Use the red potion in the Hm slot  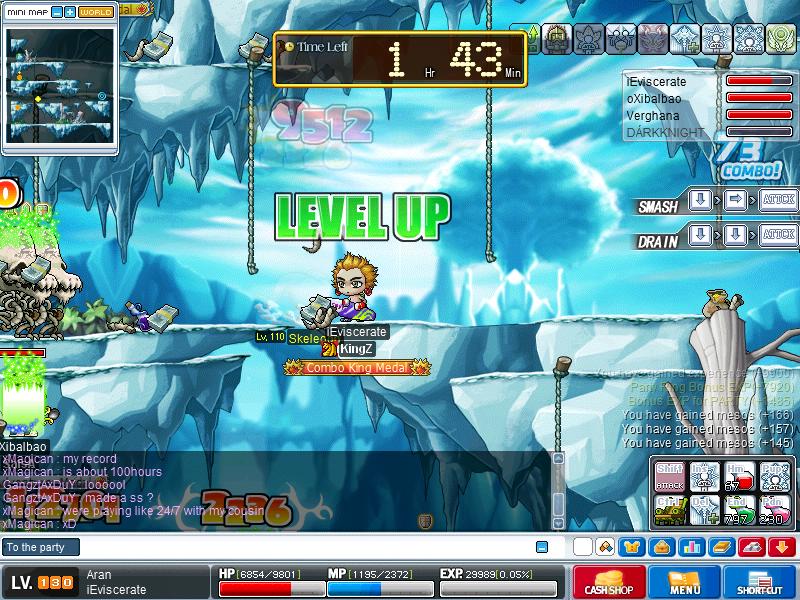[739, 477]
